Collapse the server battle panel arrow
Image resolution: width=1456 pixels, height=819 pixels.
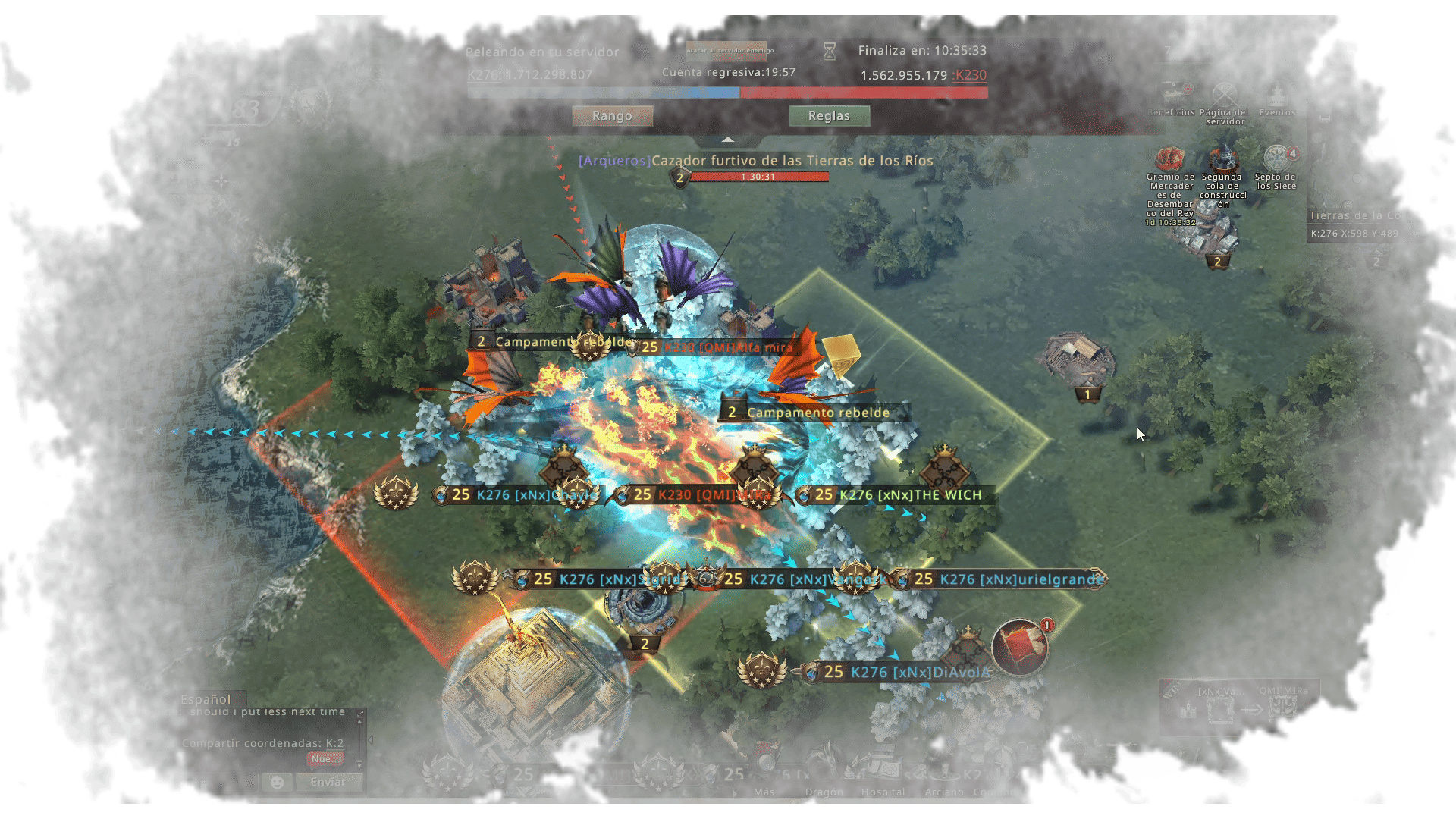coord(728,140)
